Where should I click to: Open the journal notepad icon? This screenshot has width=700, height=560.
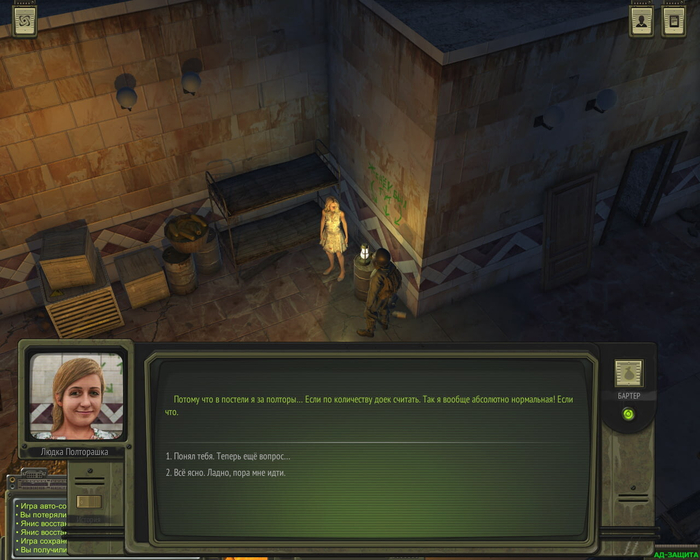674,20
